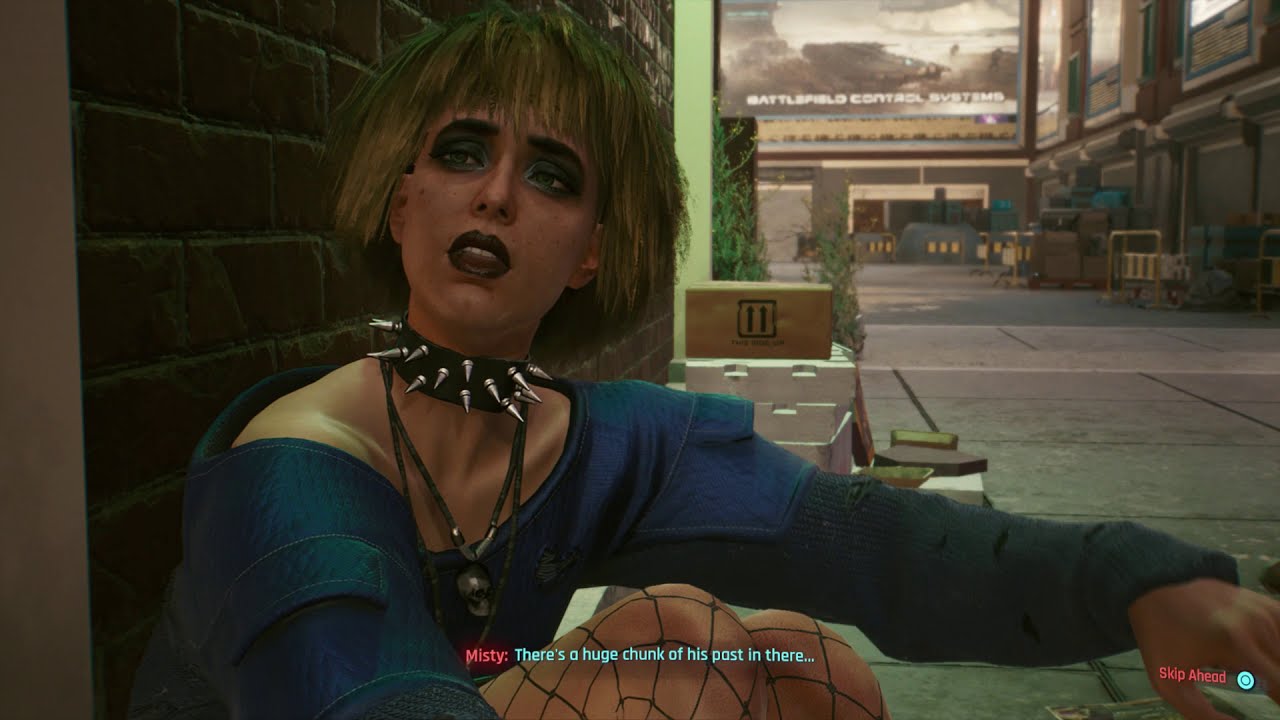The height and width of the screenshot is (720, 1280).
Task: Click the playing card on the ground
Action: [x=1068, y=712]
